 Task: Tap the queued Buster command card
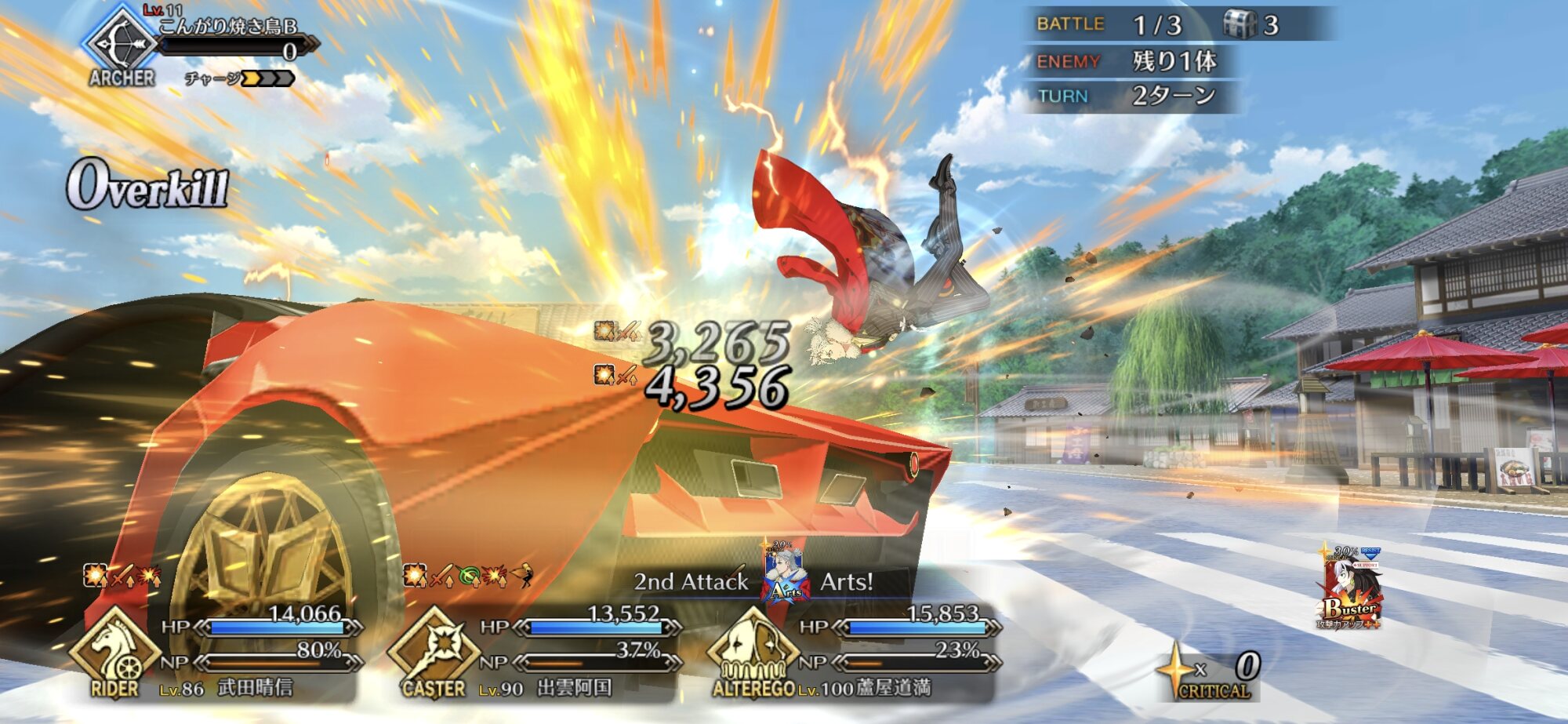[1349, 590]
